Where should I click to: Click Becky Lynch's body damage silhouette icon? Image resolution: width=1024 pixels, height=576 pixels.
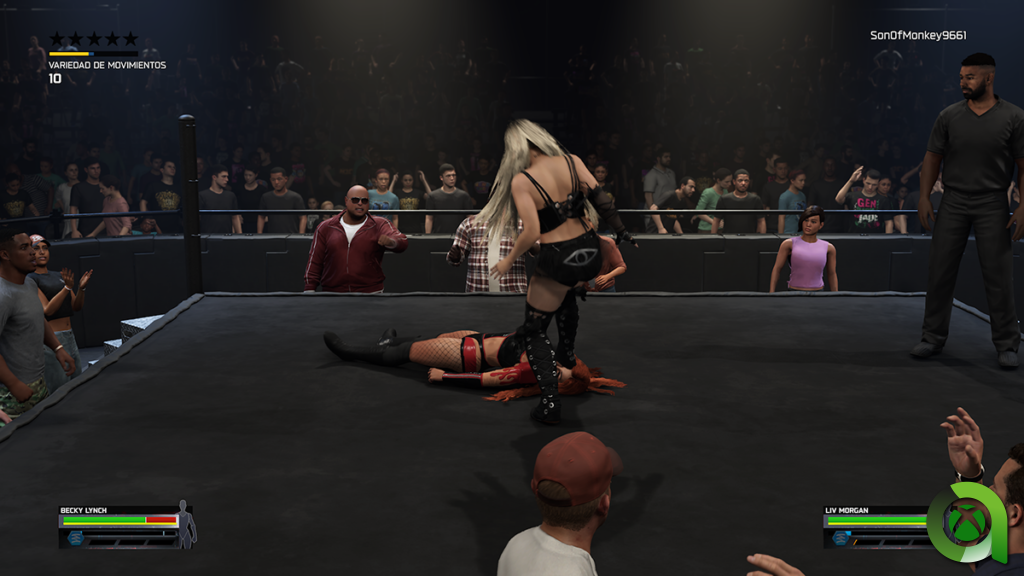(185, 524)
